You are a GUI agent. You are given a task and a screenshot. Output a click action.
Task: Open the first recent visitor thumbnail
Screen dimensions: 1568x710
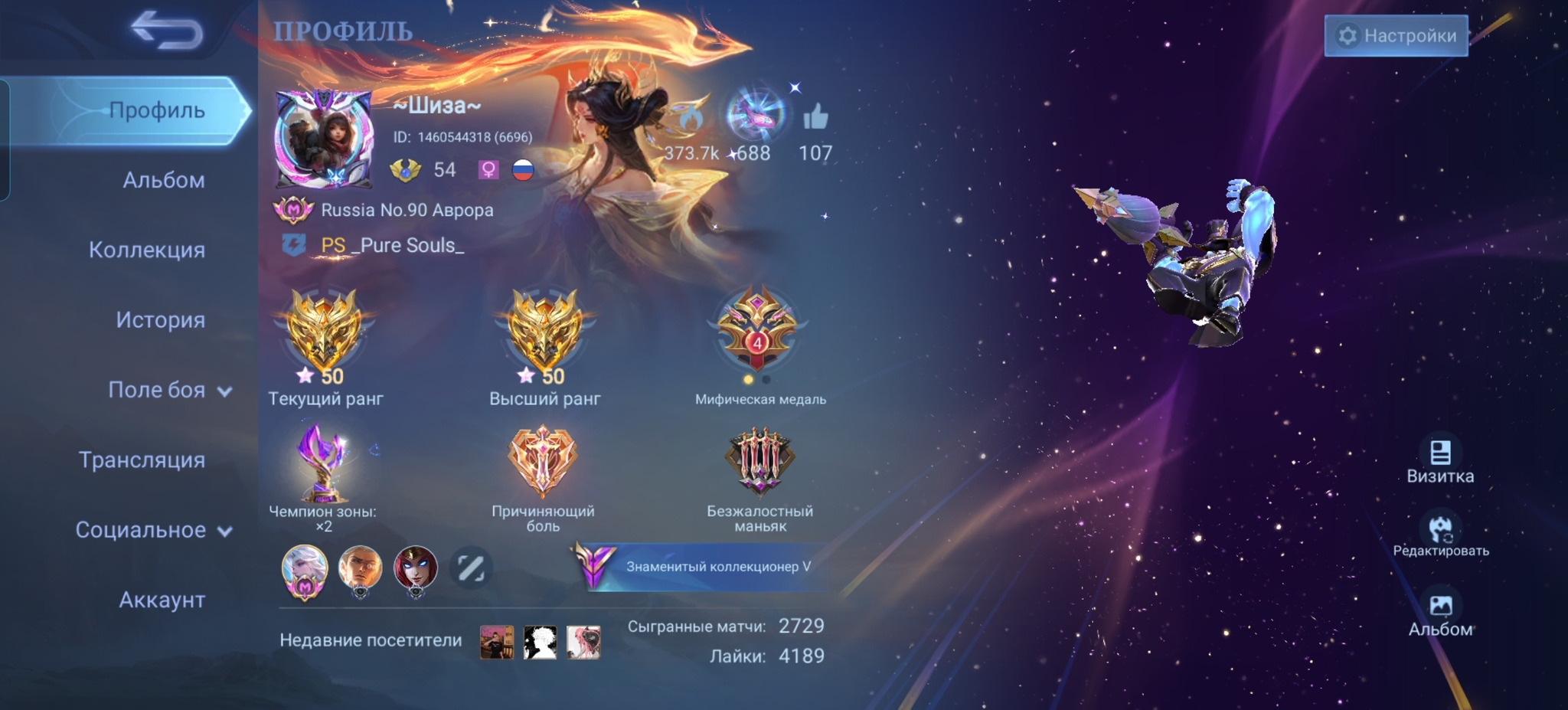pos(497,642)
